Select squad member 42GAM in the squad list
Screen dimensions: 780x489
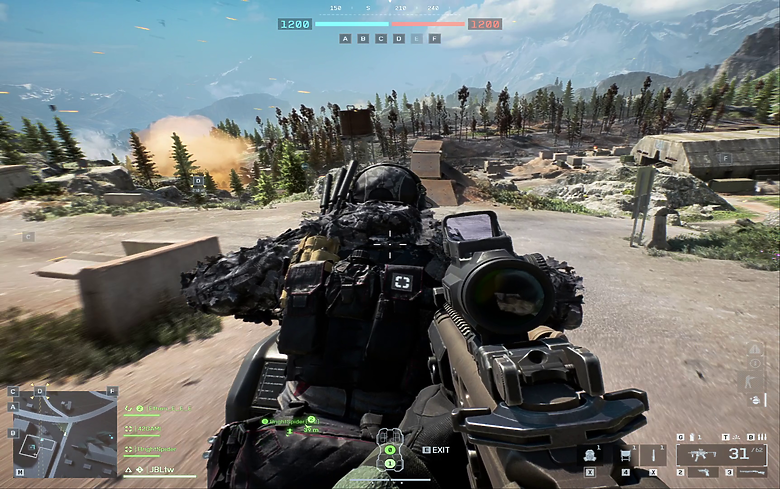(x=147, y=429)
